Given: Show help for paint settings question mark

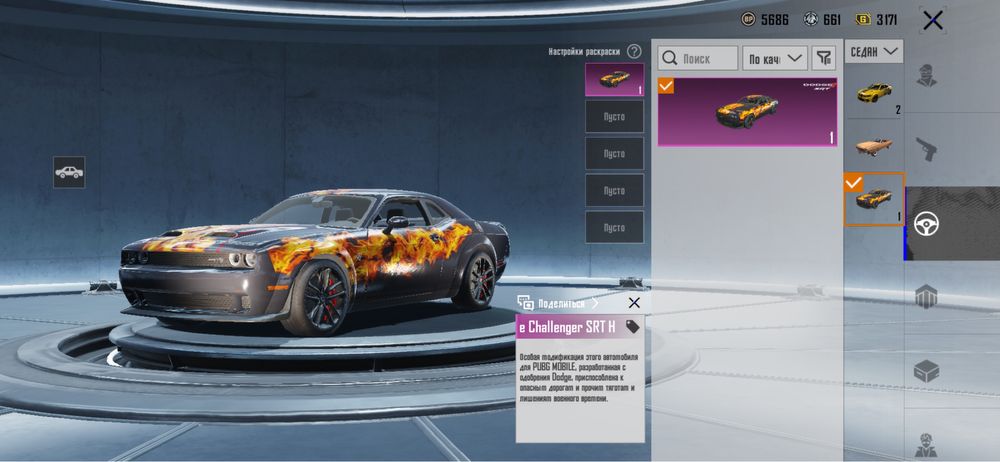Looking at the screenshot, I should pyautogui.click(x=634, y=51).
